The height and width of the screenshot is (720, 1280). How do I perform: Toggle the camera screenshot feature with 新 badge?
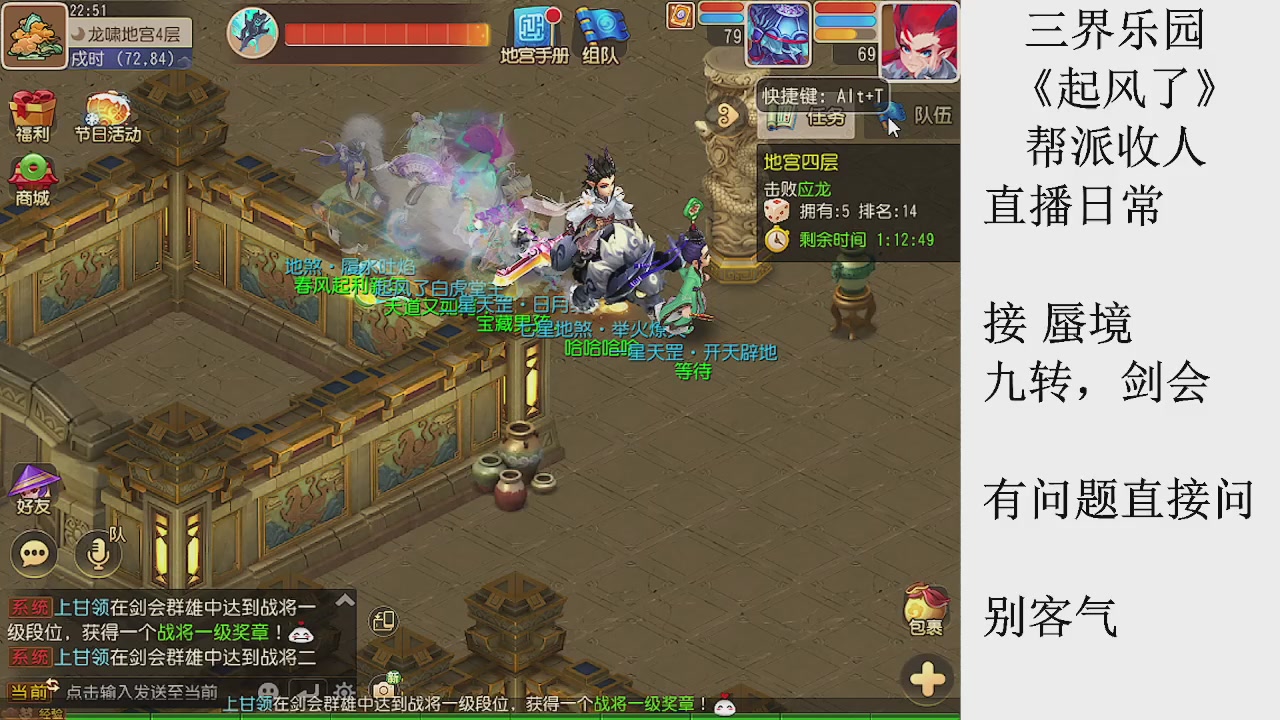383,688
